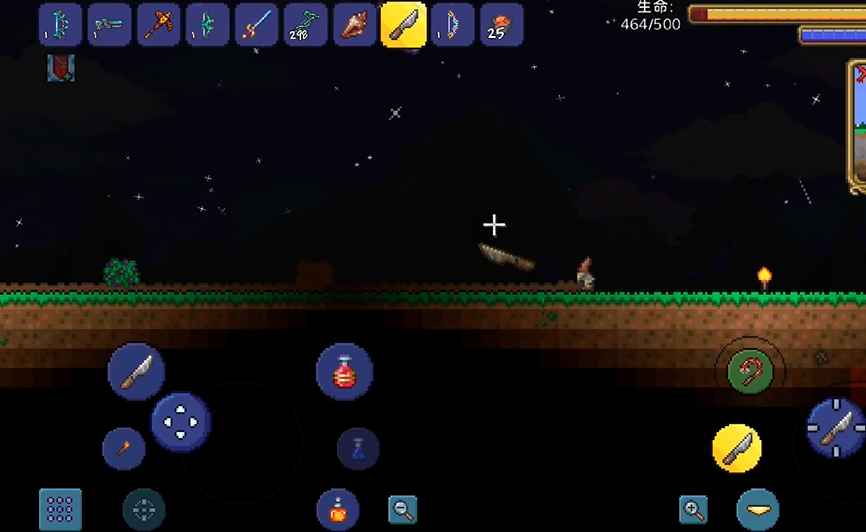Use the red healing potion quick button
The width and height of the screenshot is (866, 532).
pyautogui.click(x=344, y=372)
